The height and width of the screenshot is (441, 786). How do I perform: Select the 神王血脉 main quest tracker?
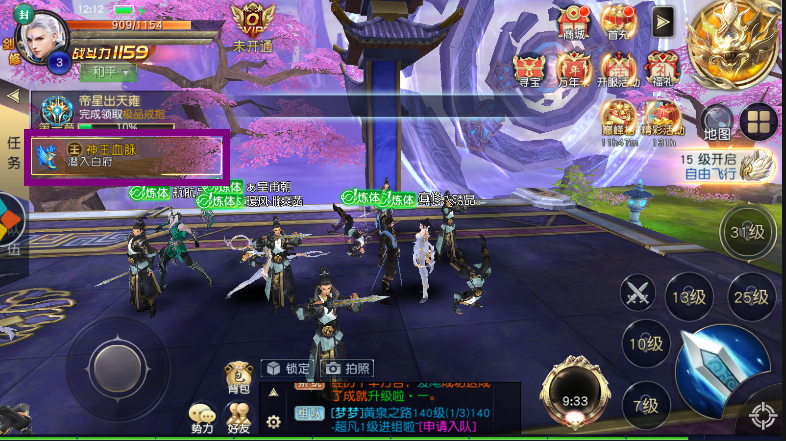(127, 156)
